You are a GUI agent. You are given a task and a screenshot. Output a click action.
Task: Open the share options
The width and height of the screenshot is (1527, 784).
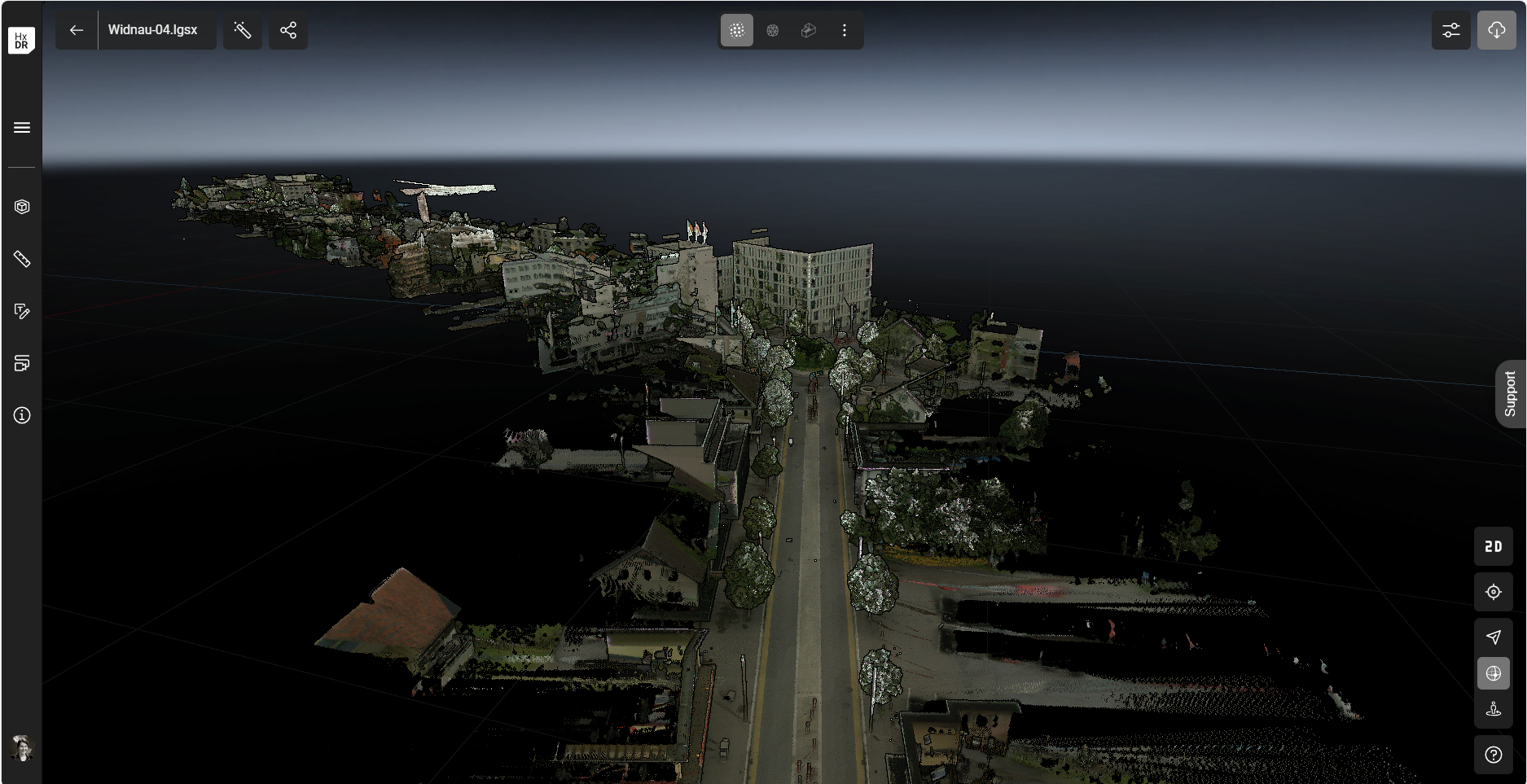point(288,30)
